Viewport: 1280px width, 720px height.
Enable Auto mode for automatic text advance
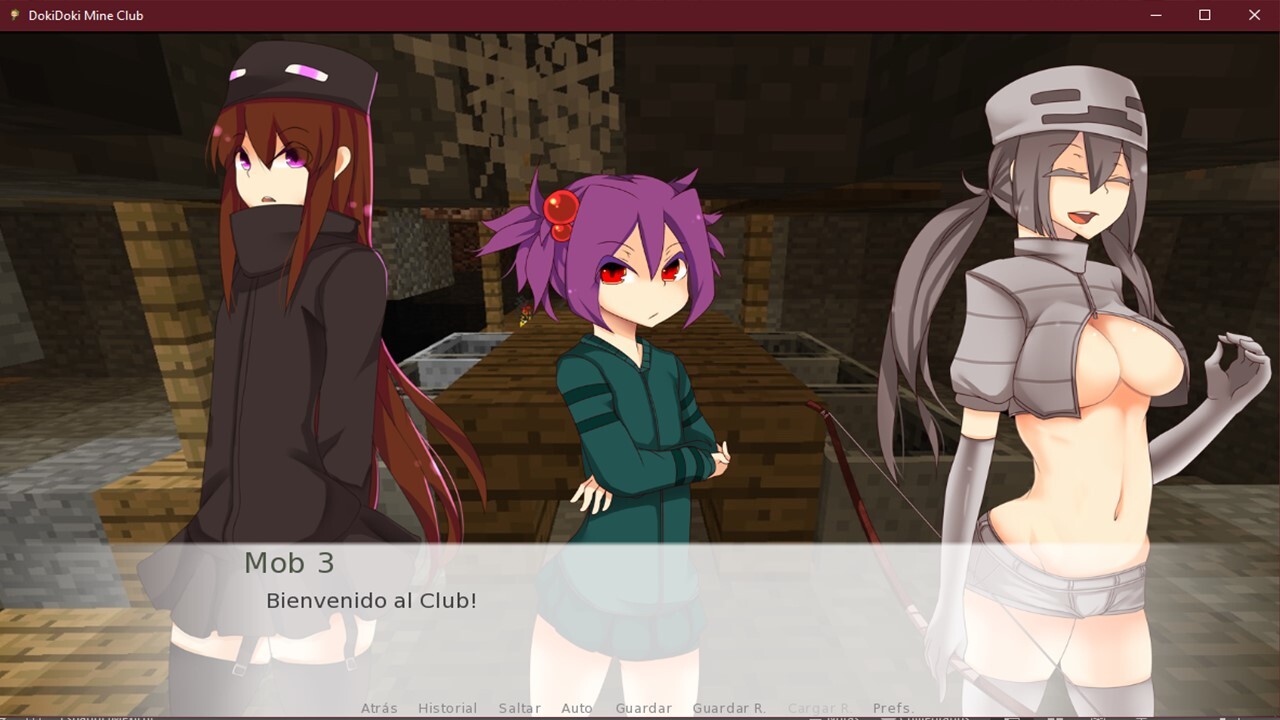tap(577, 708)
